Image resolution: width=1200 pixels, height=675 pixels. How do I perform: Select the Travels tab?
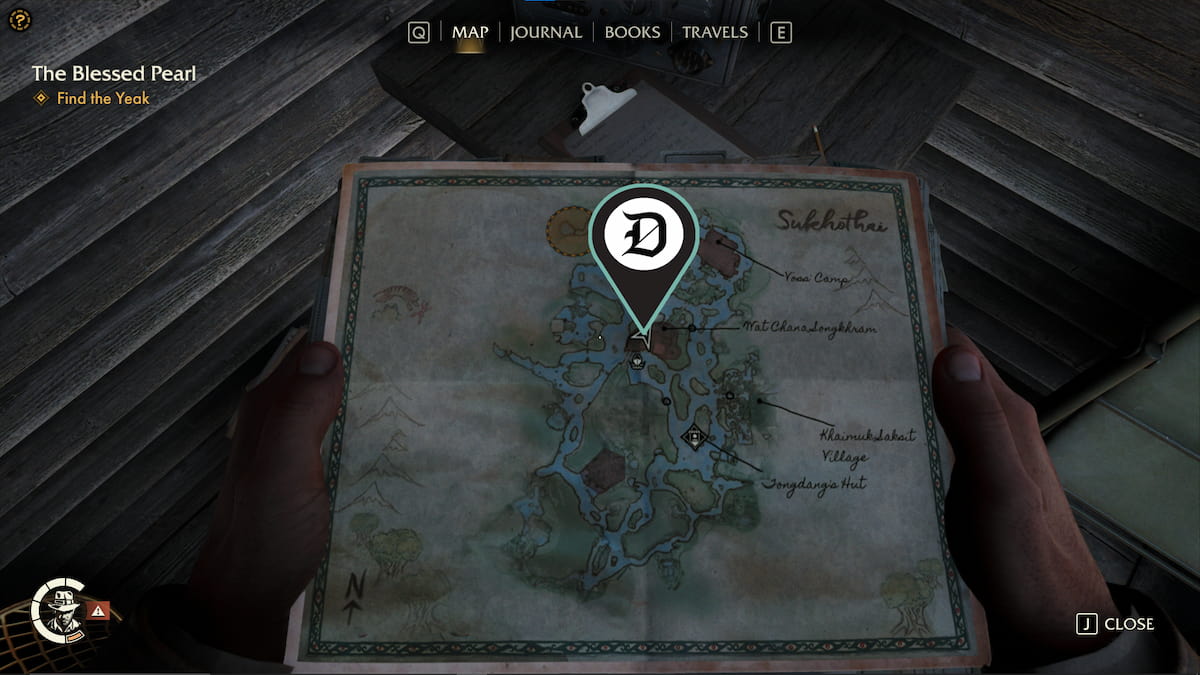point(714,32)
